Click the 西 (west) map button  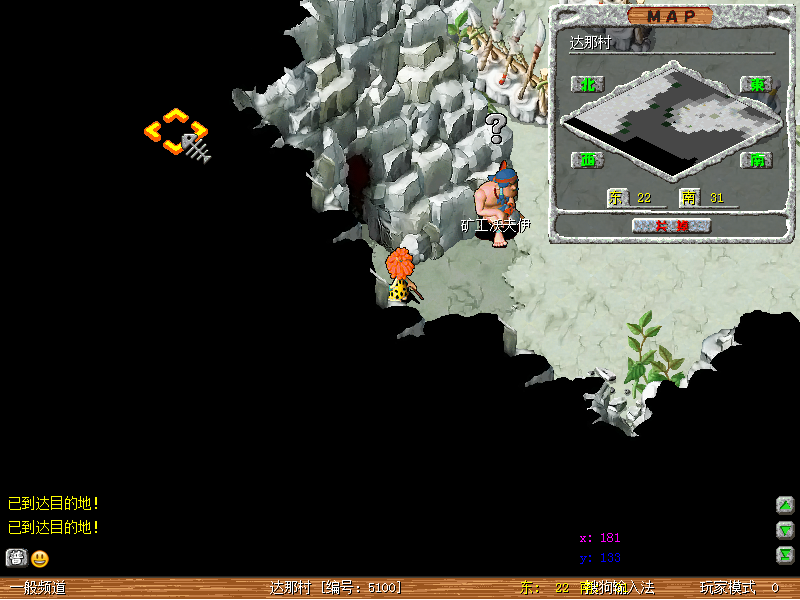[587, 159]
